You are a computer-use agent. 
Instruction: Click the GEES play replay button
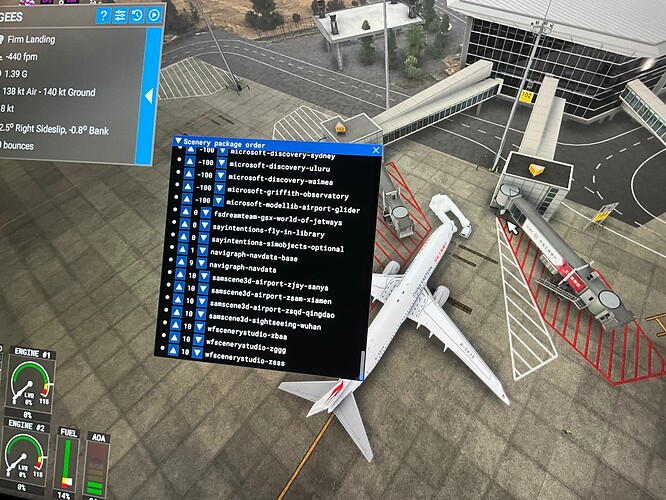click(153, 16)
